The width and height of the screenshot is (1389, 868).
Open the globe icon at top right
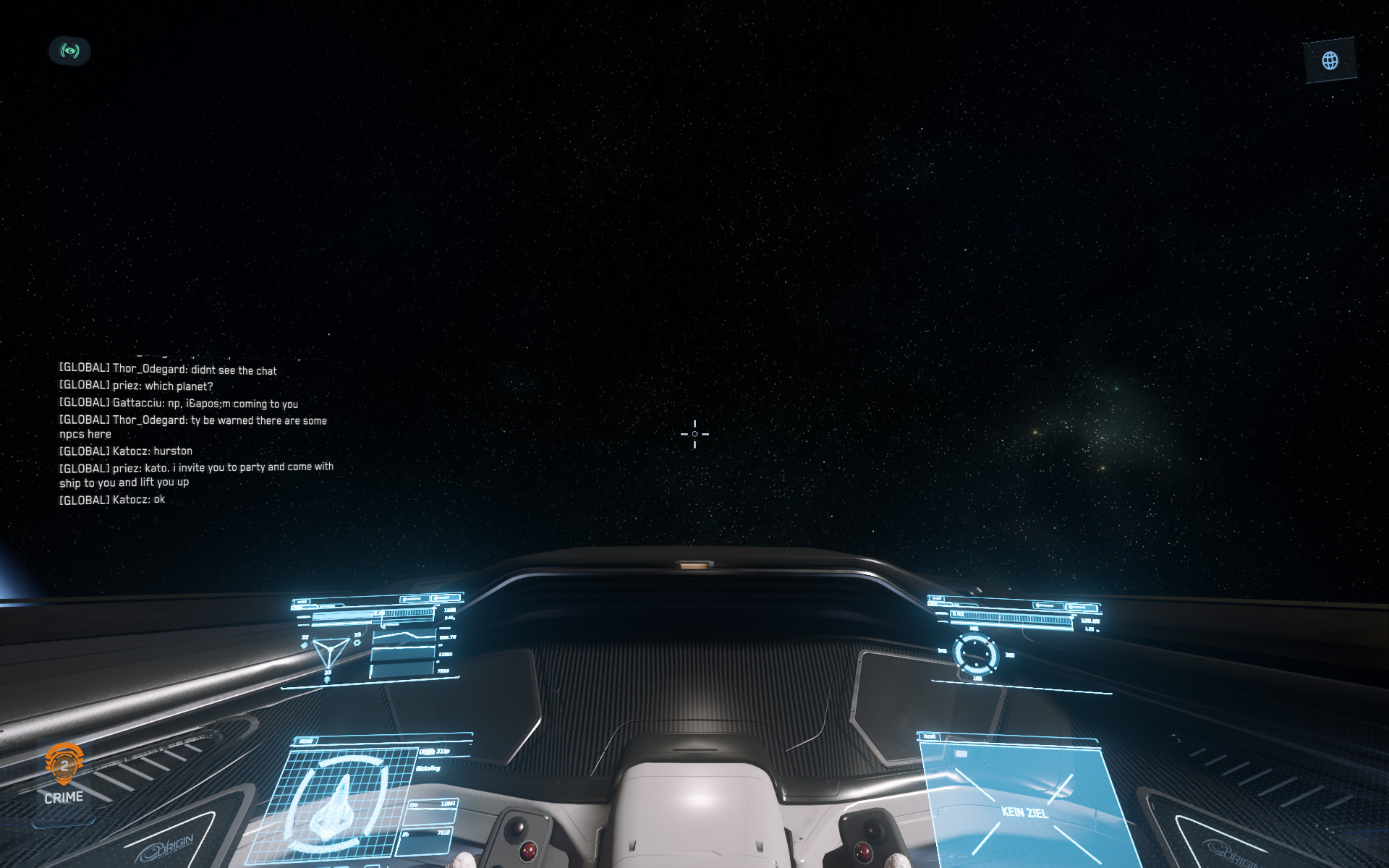click(1330, 59)
